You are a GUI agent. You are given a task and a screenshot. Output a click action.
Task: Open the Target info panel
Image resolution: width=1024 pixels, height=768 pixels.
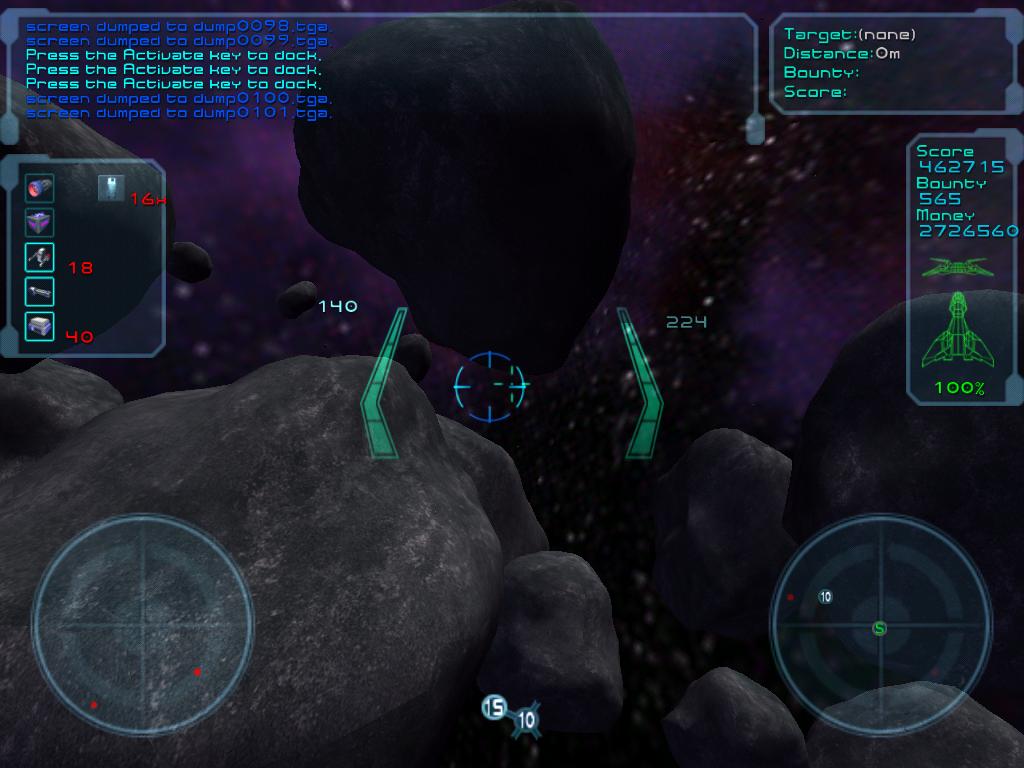(893, 63)
